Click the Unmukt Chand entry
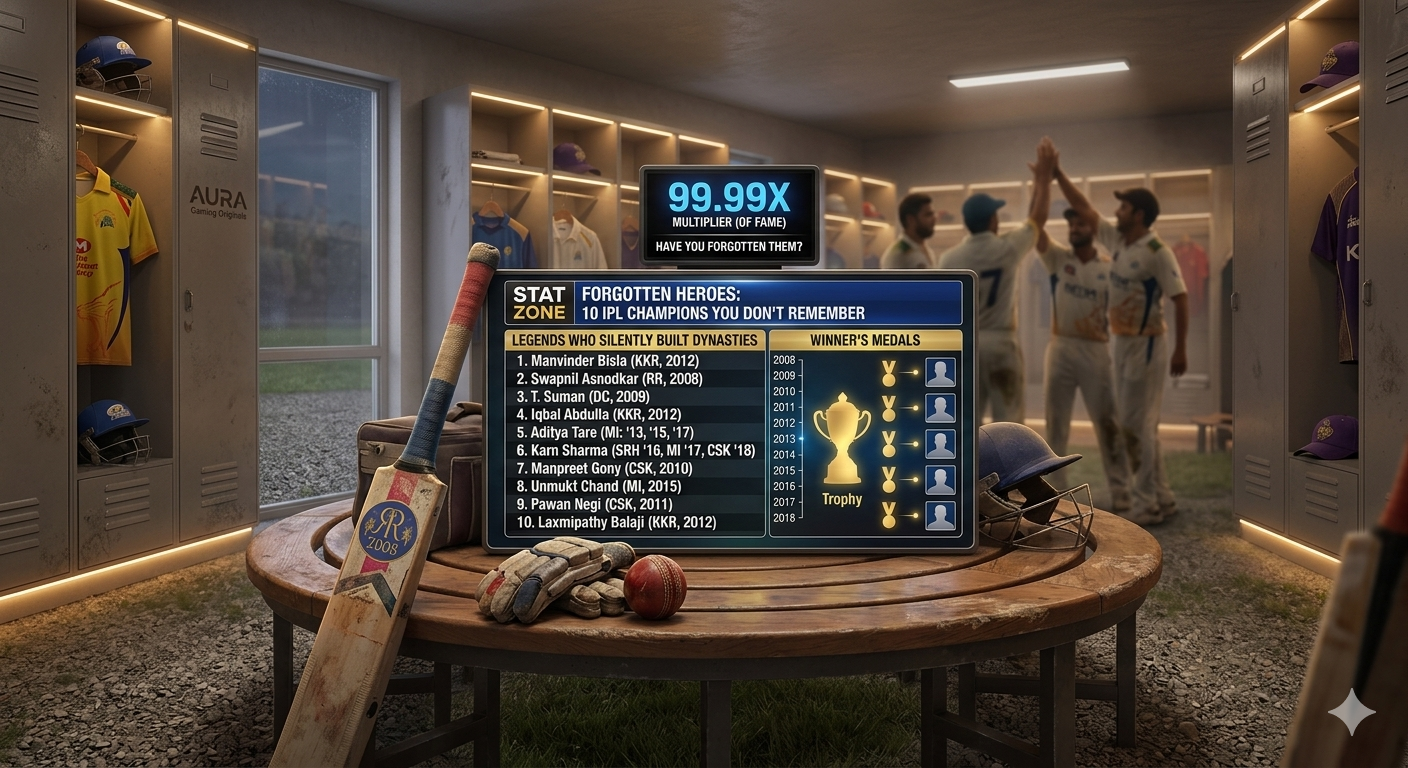Screen dimensions: 1408x768 point(598,486)
